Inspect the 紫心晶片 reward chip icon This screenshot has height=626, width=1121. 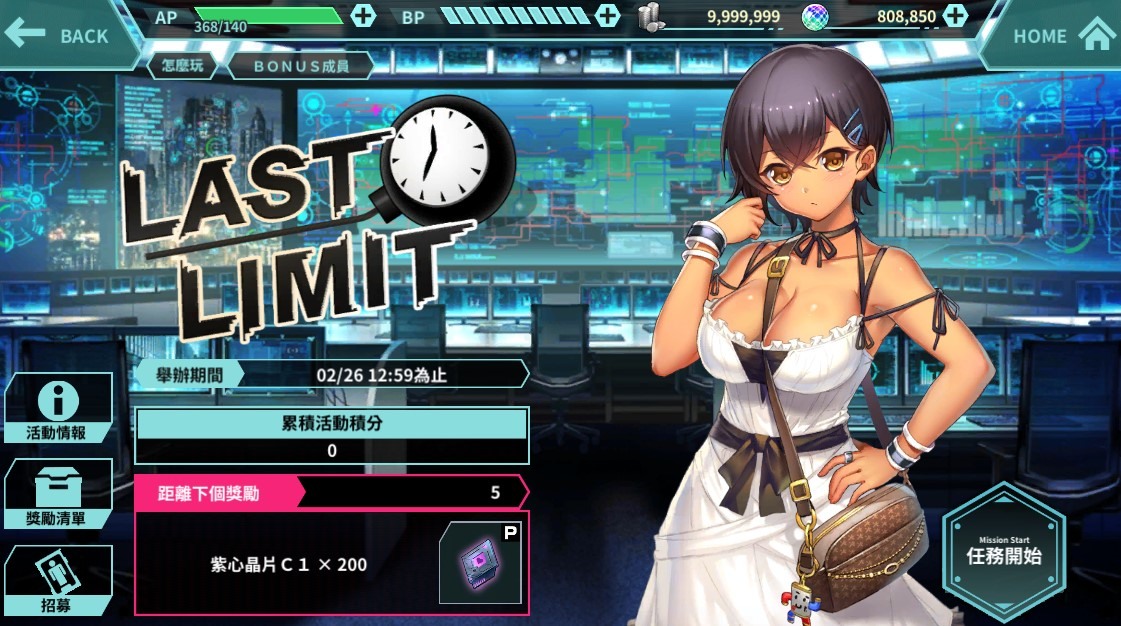point(480,563)
